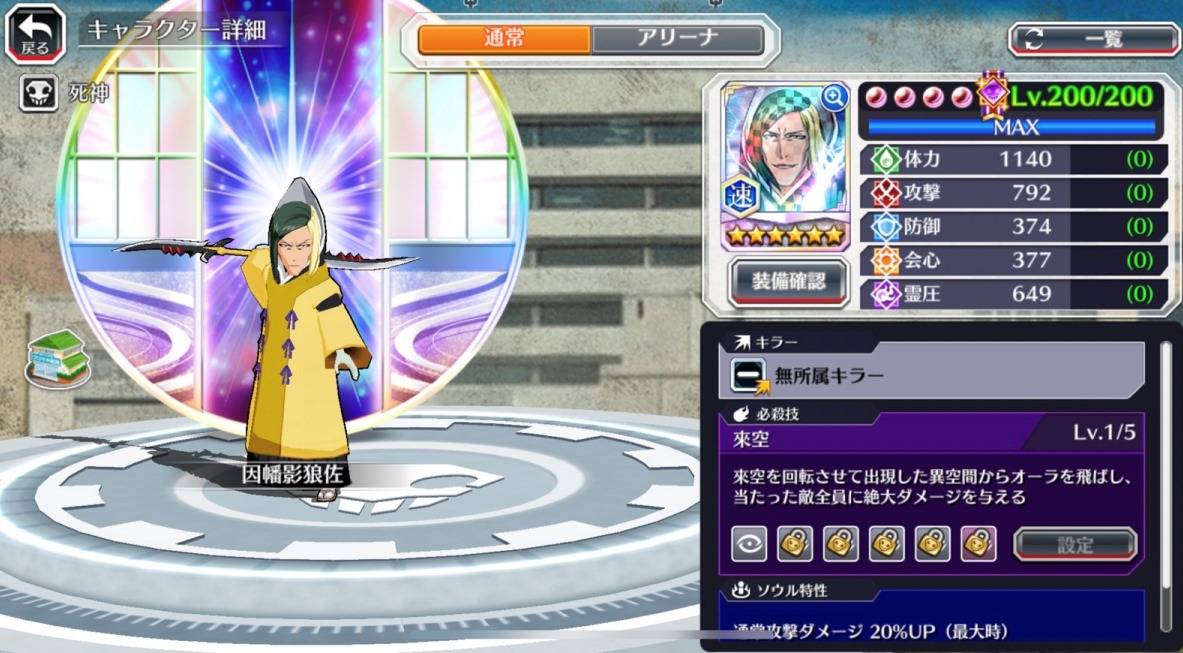The image size is (1183, 653).
Task: Open the 一覧 character list
Action: [1094, 39]
